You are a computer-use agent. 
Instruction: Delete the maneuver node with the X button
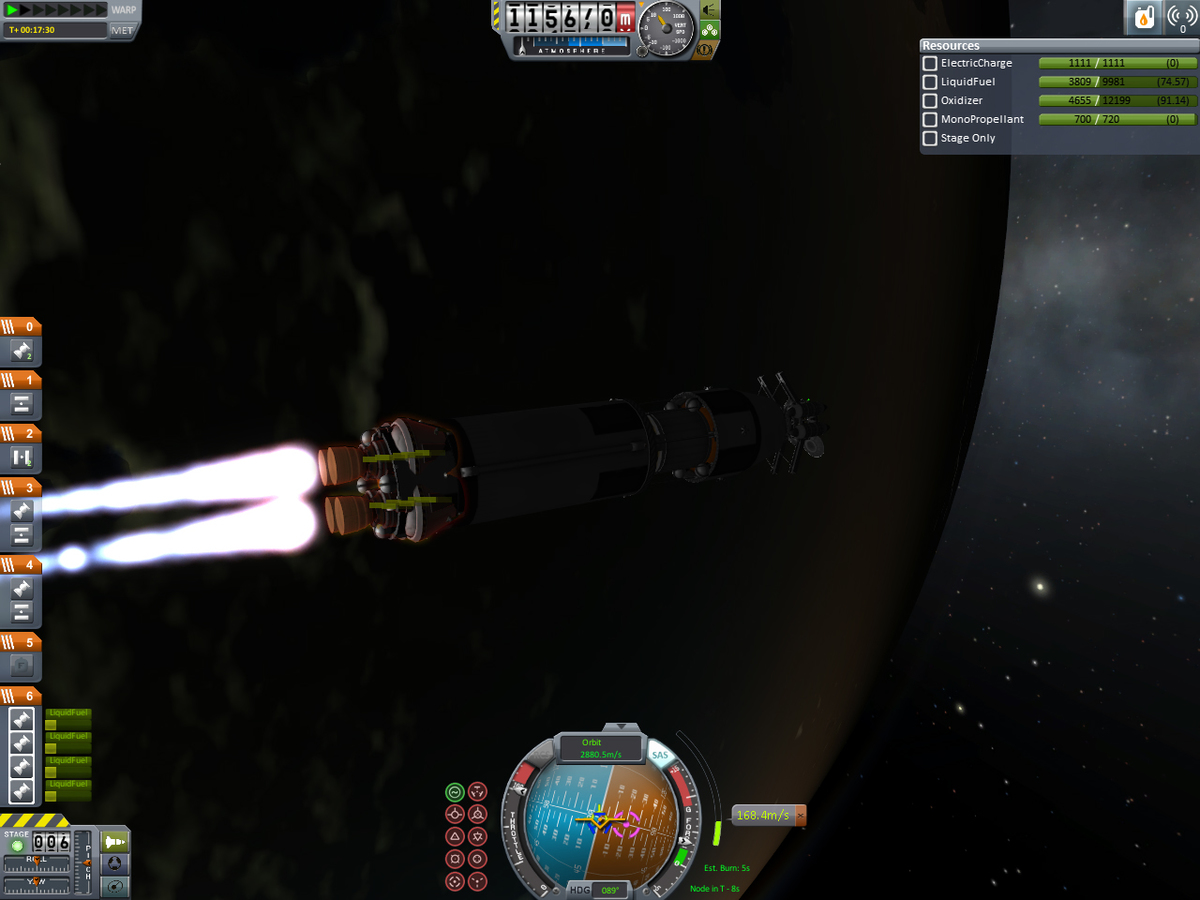[x=799, y=816]
